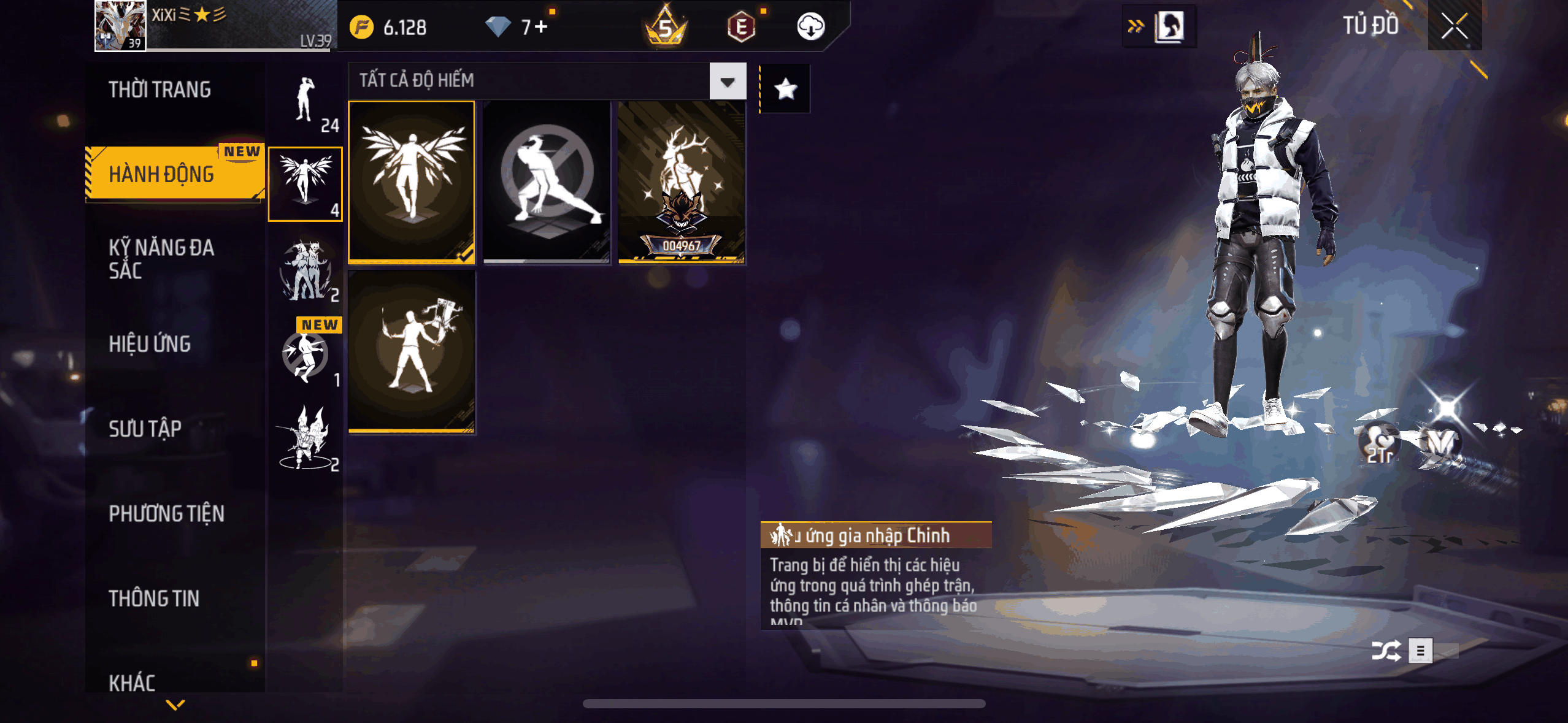The image size is (1568, 723).
Task: Switch to Kỹ Năng Đa Sắc tab
Action: click(162, 259)
